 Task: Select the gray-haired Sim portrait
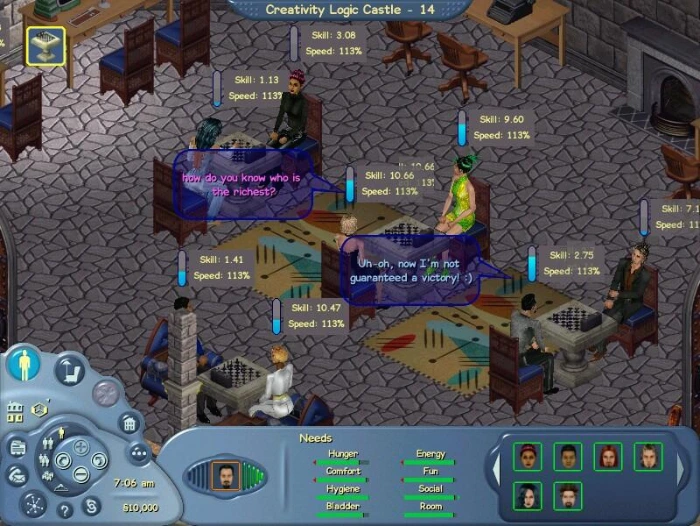tap(647, 457)
